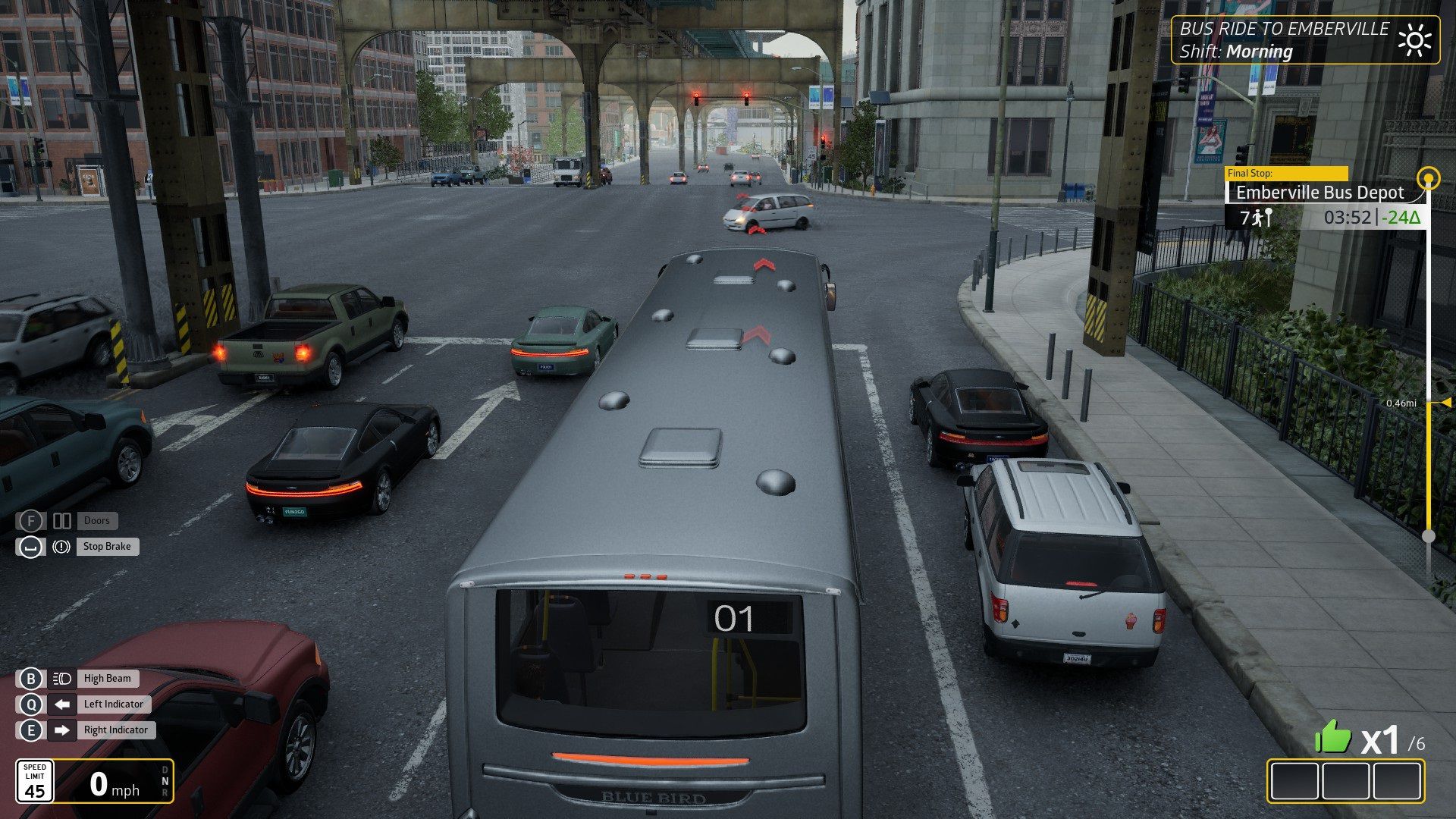1456x819 pixels.
Task: Click the final stop circle on route line
Action: pos(1429,179)
